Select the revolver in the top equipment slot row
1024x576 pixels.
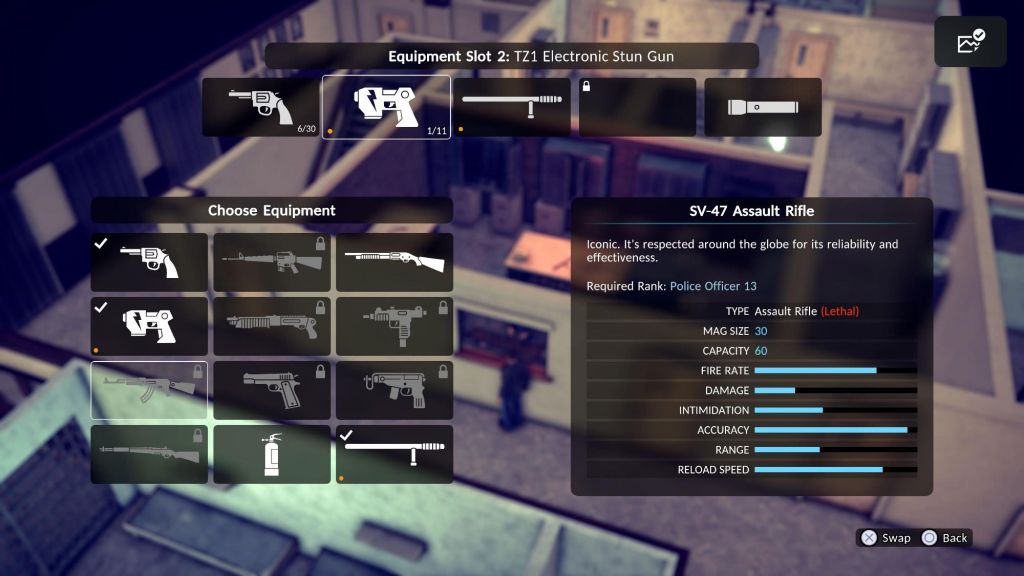coord(260,107)
